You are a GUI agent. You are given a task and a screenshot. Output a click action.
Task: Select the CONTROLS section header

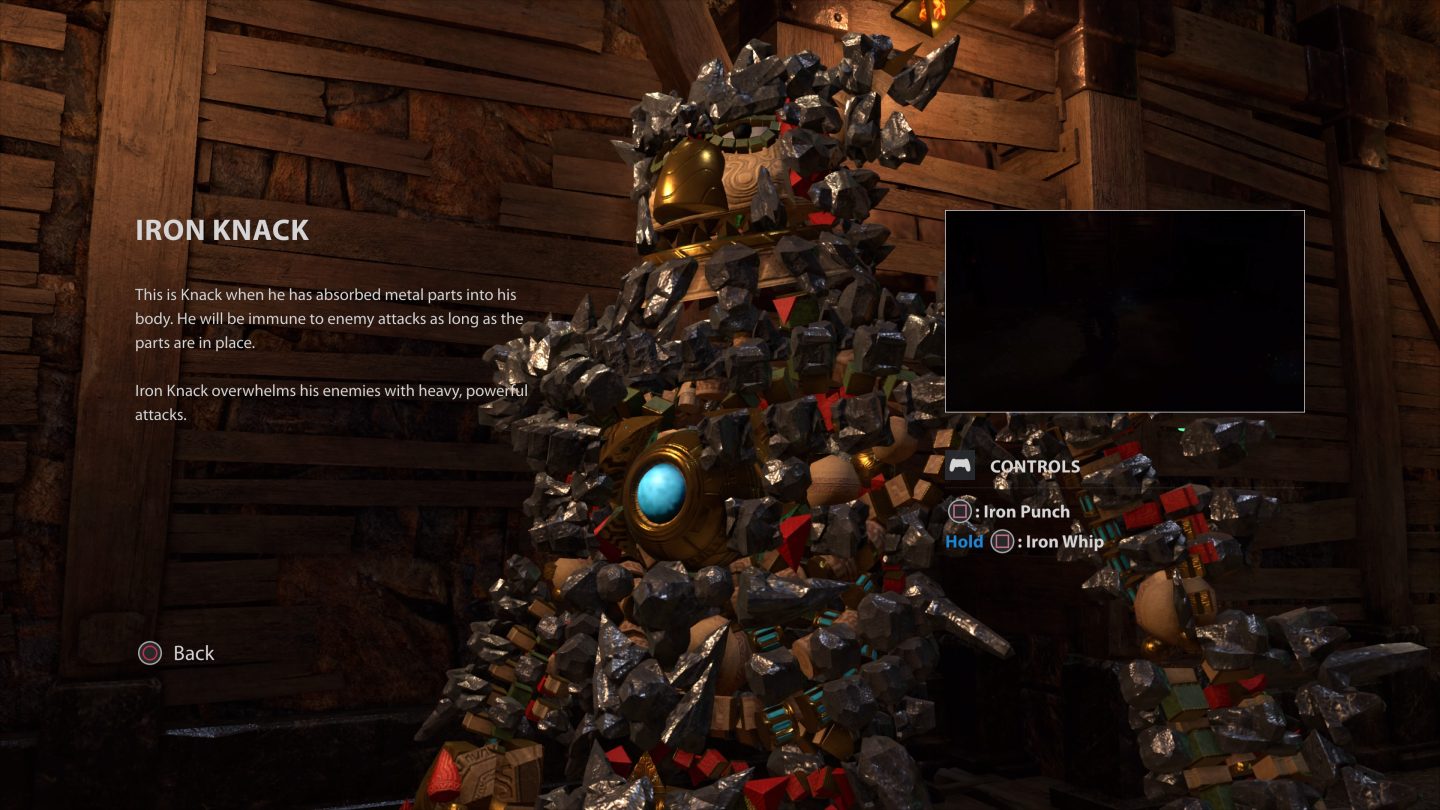coord(1033,466)
